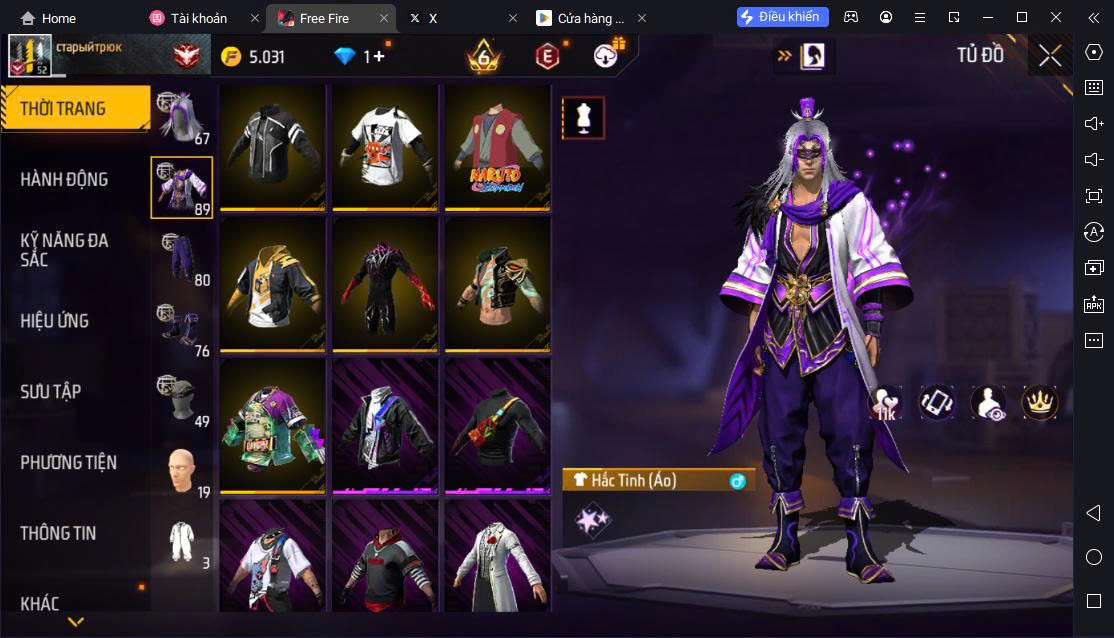Open the KỸ NĂNG ĐA SẮC tab
1114x638 pixels.
pos(65,250)
